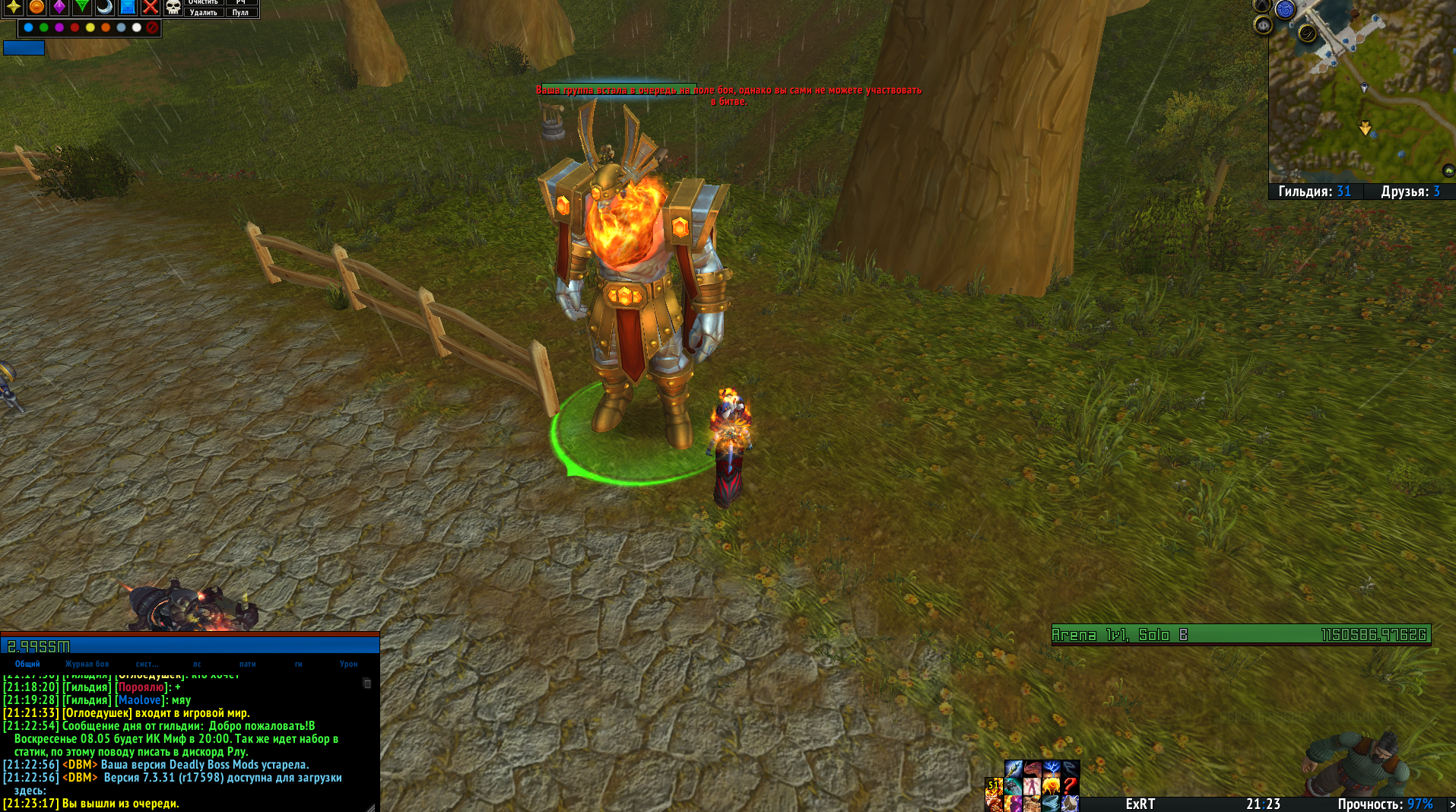This screenshot has height=812, width=1456.
Task: Place the blue world marker dot
Action: click(28, 28)
